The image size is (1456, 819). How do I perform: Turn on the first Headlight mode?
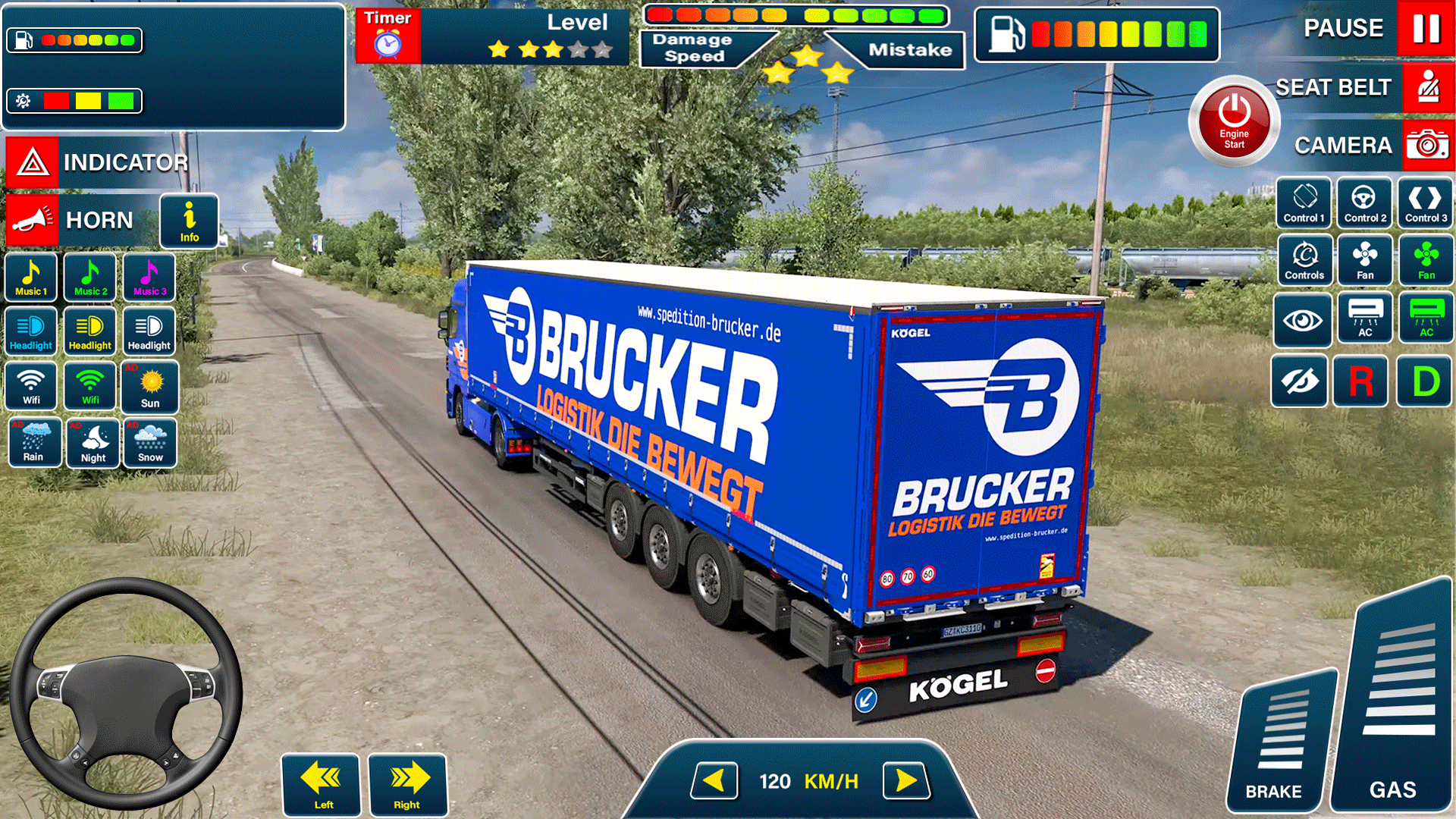[30, 331]
